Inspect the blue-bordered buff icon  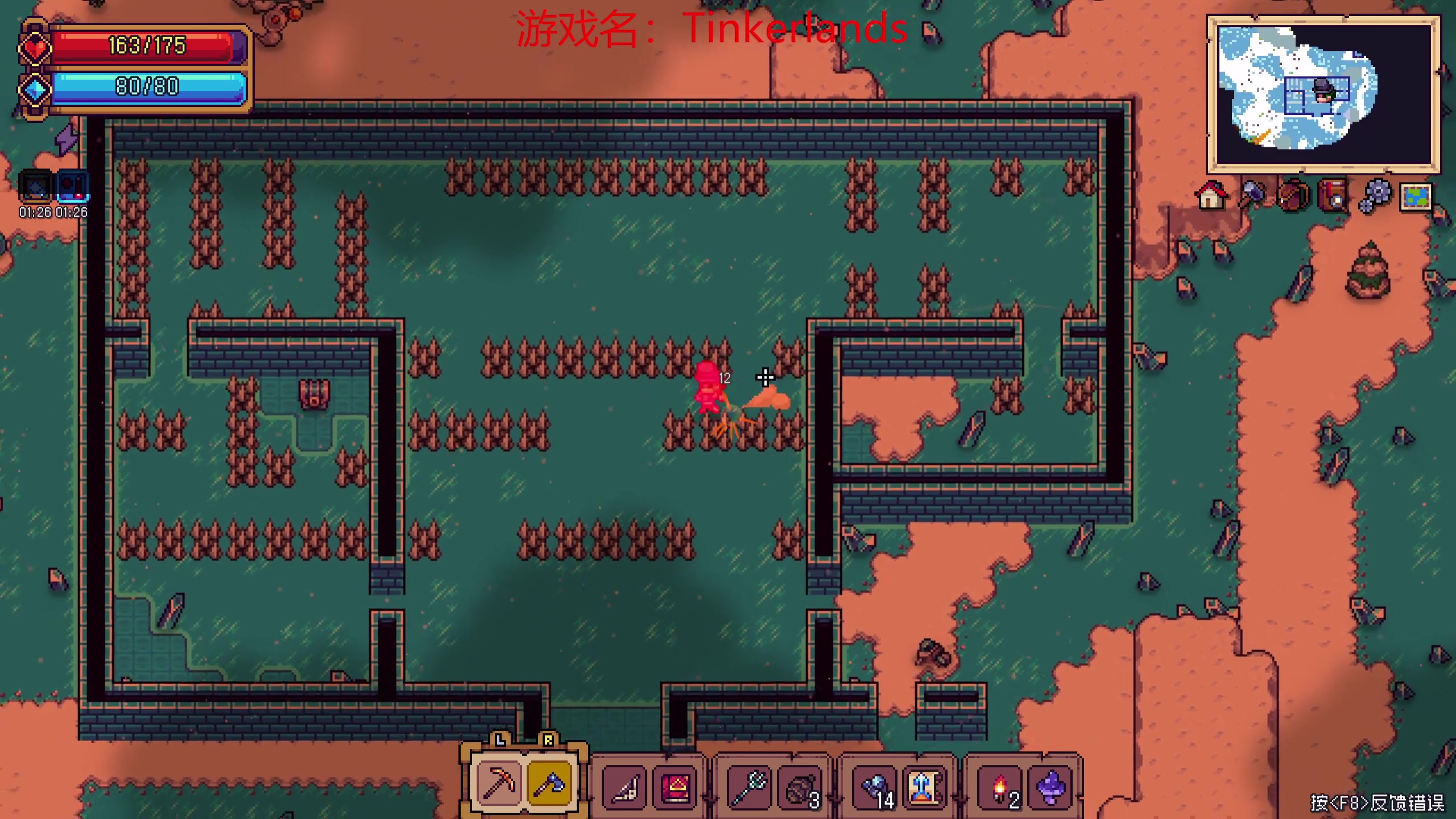(x=73, y=187)
